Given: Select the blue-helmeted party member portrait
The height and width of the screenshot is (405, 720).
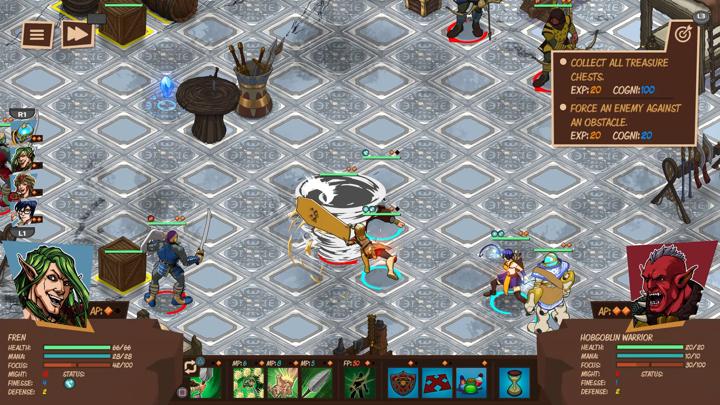Looking at the screenshot, I should tap(21, 134).
